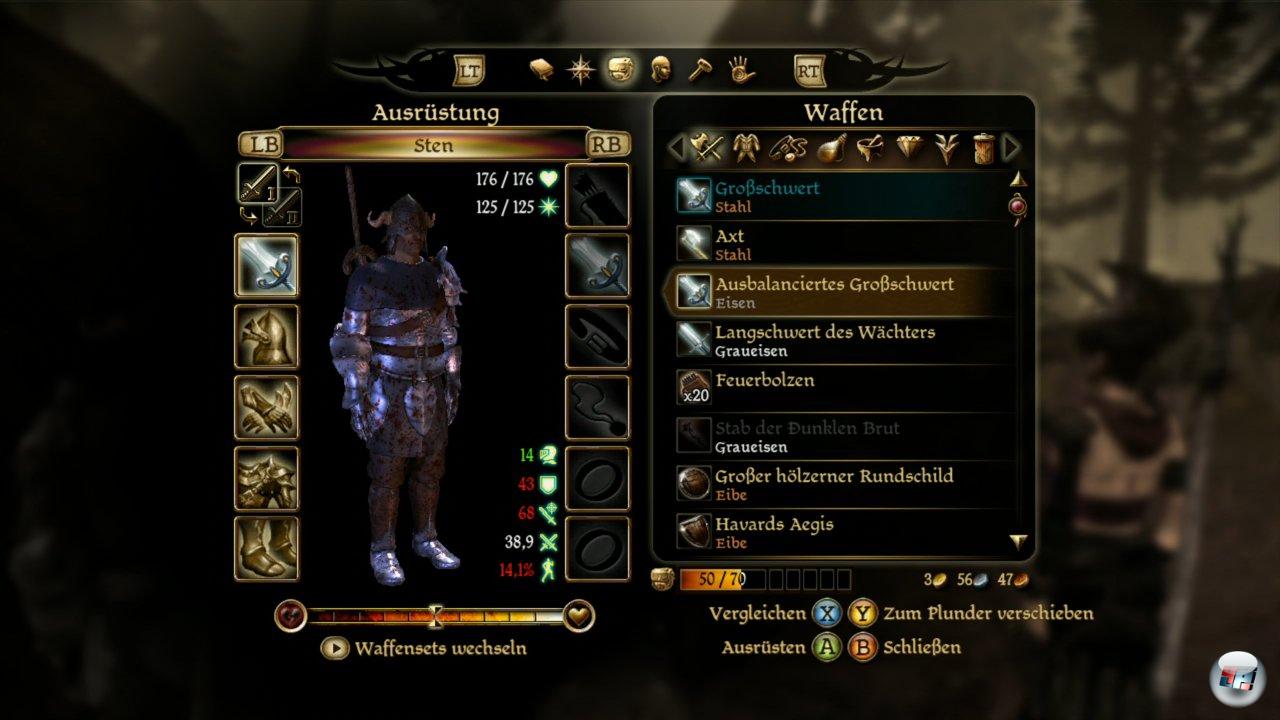Open the equipped helmet slot
The height and width of the screenshot is (720, 1280).
(266, 336)
